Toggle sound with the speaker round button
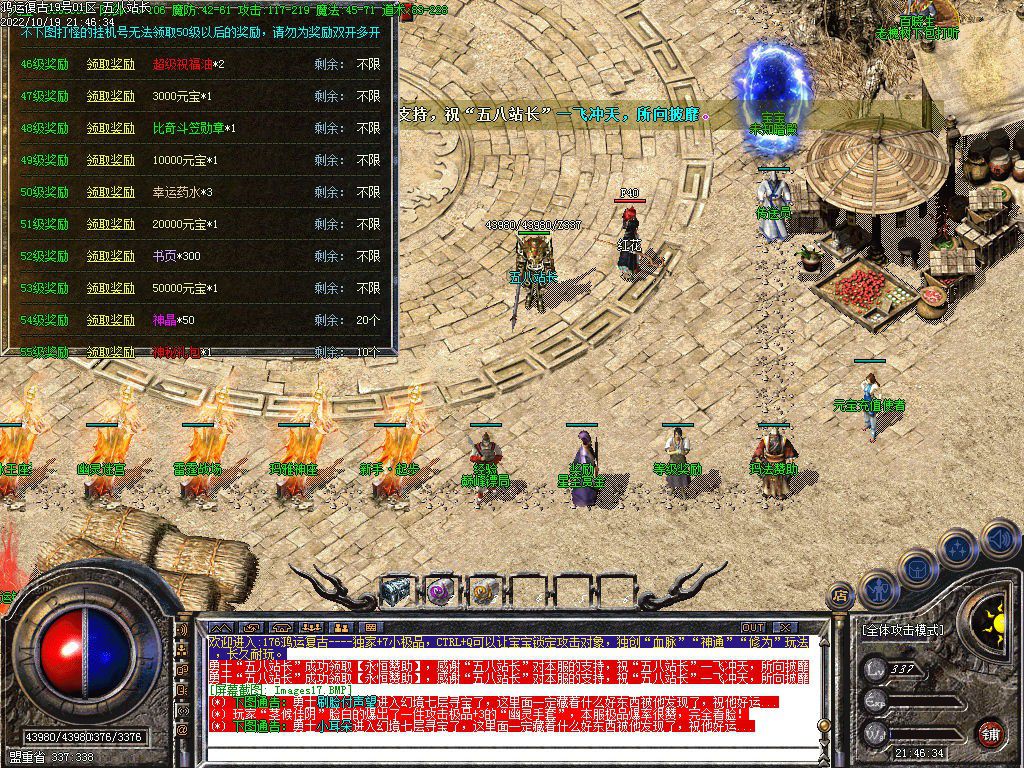Screen dimensions: 1024x768 (x=998, y=540)
